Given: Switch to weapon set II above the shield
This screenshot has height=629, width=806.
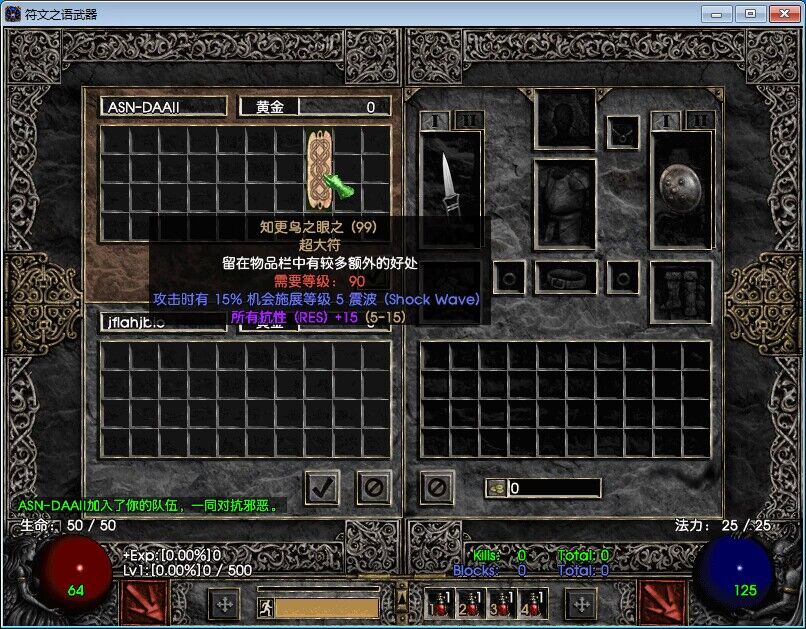Looking at the screenshot, I should [698, 121].
